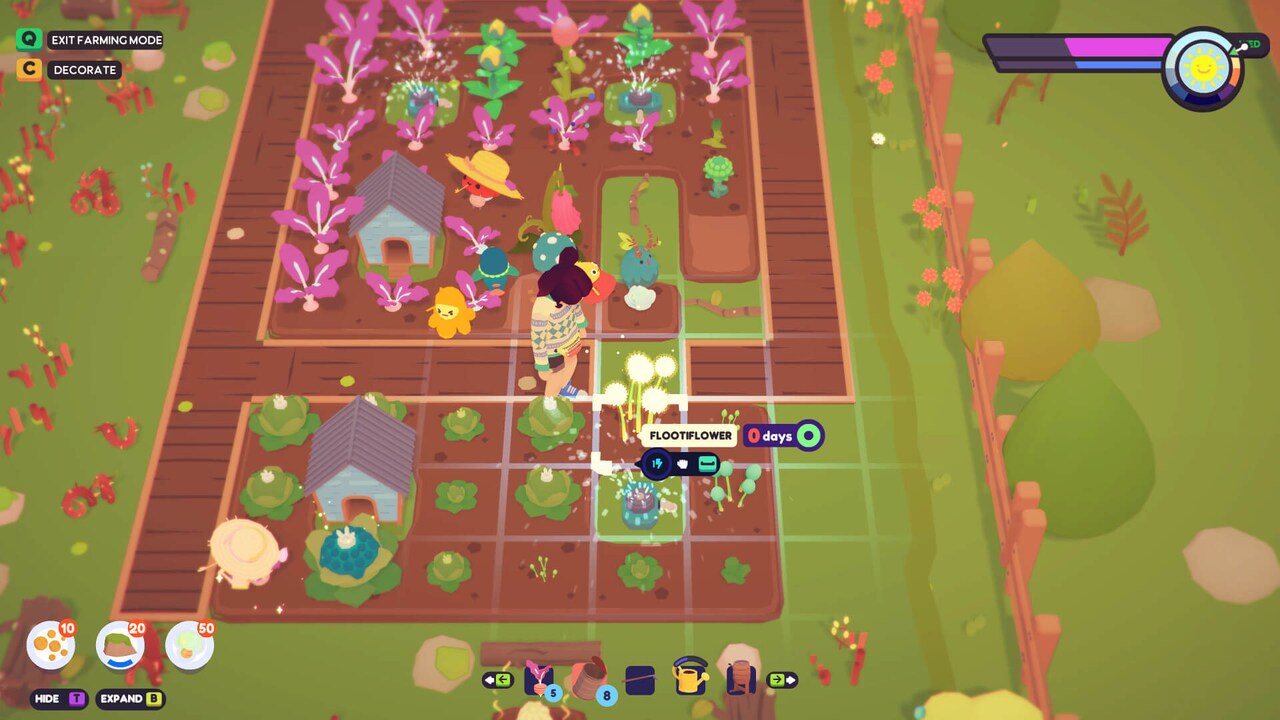Select the food bowl icon showing 20
The height and width of the screenshot is (720, 1280).
[x=118, y=645]
